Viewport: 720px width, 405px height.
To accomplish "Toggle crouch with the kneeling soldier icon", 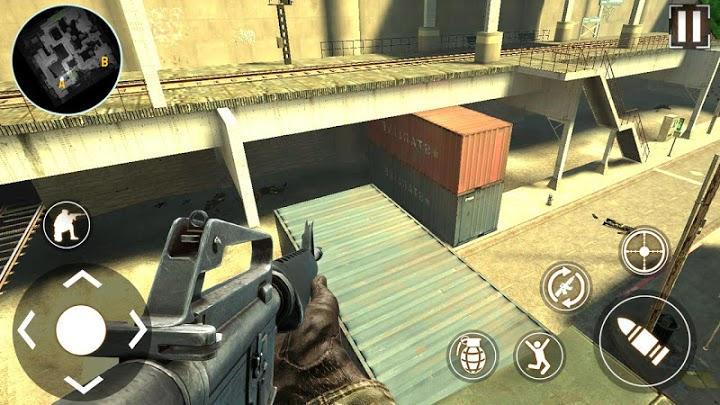I will [67, 226].
